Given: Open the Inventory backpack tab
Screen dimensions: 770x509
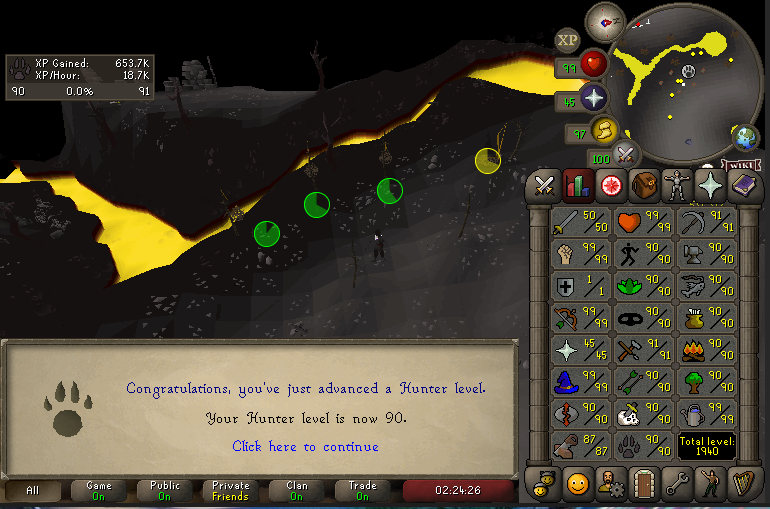Looking at the screenshot, I should click(644, 185).
